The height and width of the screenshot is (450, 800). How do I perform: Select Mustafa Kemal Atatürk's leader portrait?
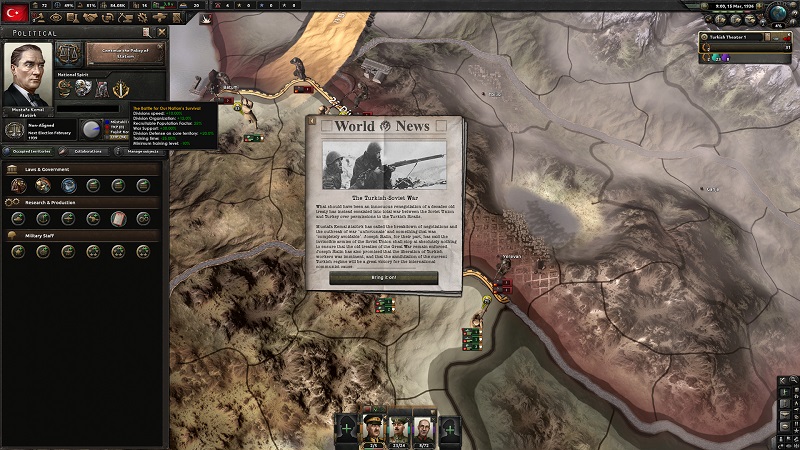(28, 80)
